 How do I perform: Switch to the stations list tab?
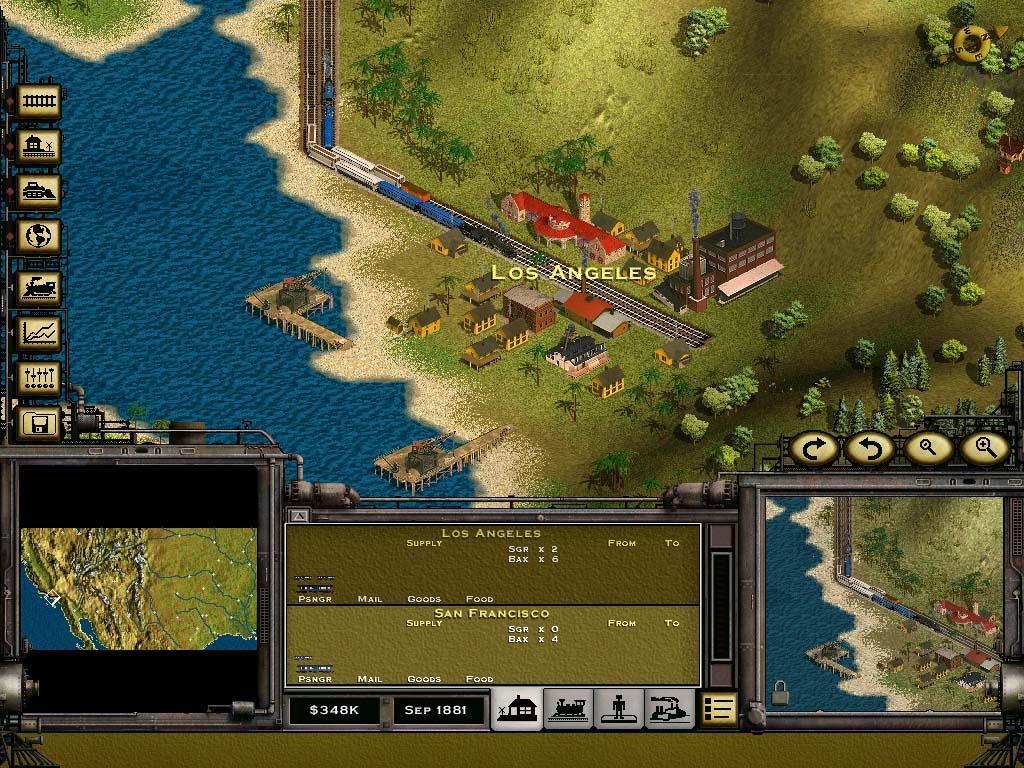[516, 709]
